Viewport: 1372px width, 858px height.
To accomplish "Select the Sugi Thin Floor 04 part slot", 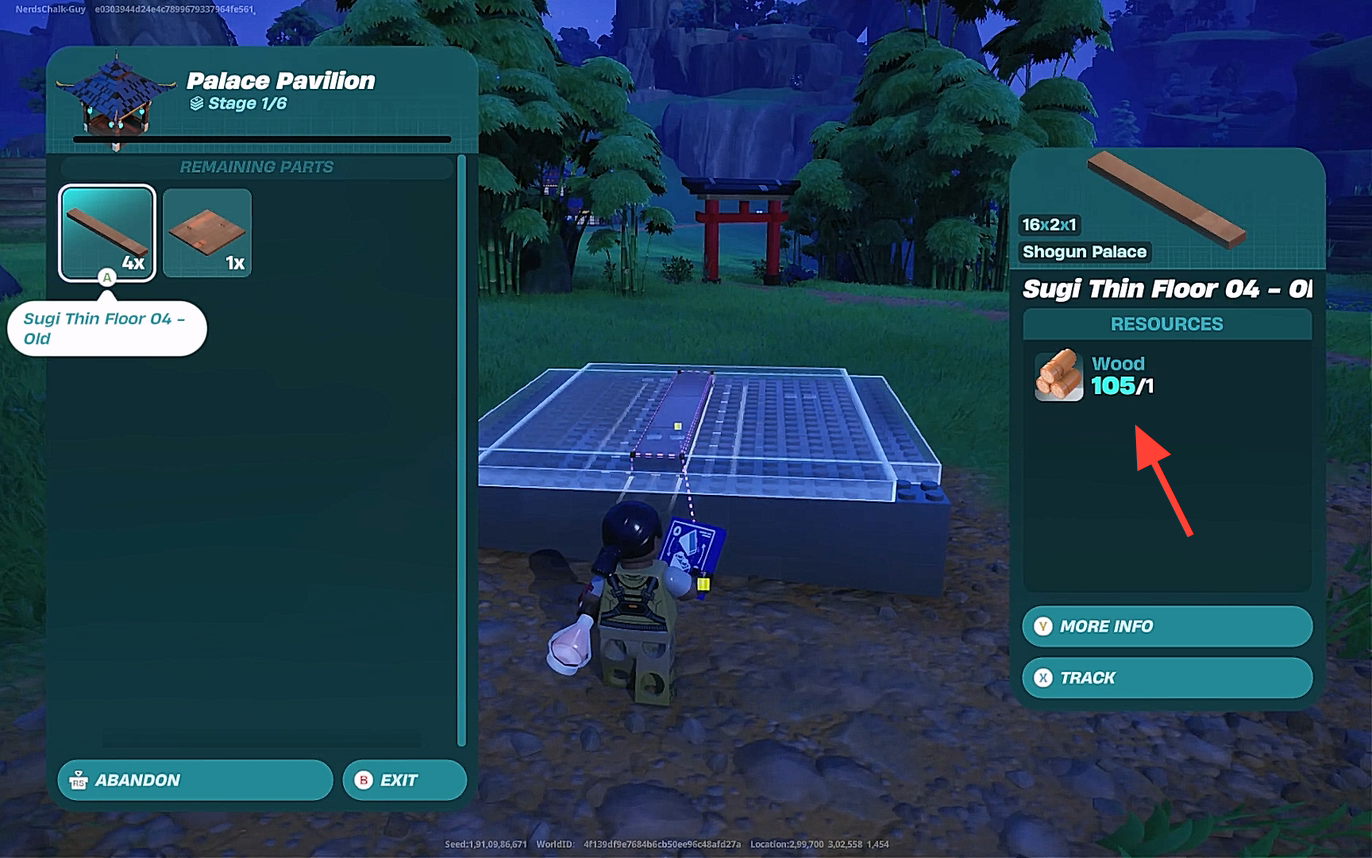I will 107,232.
